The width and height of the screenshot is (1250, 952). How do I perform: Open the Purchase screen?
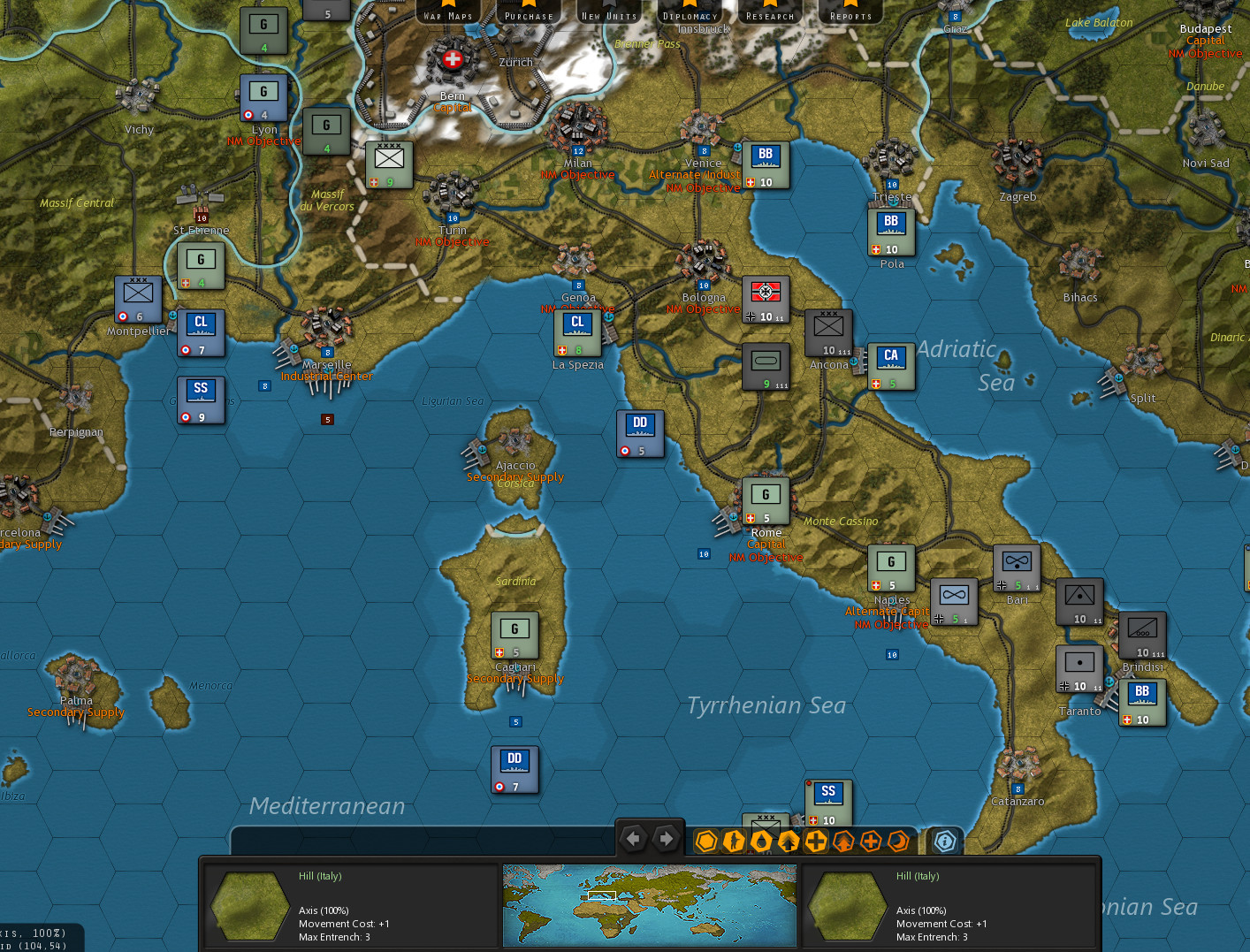coord(529,12)
